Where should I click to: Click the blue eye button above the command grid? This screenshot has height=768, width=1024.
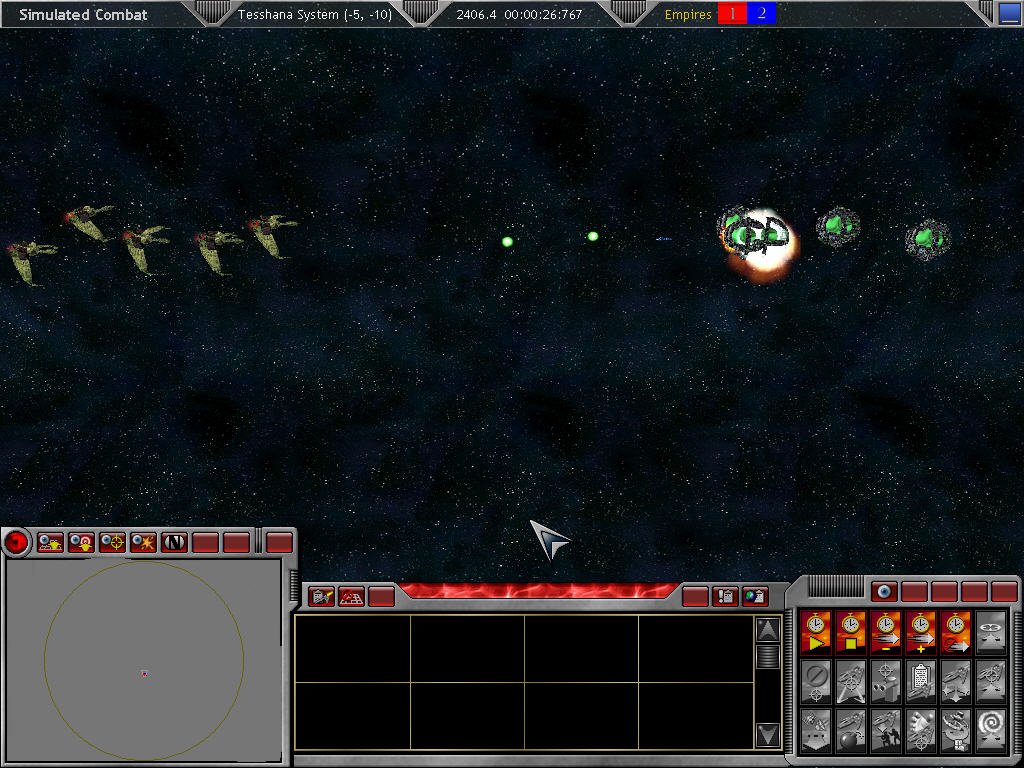click(x=883, y=592)
